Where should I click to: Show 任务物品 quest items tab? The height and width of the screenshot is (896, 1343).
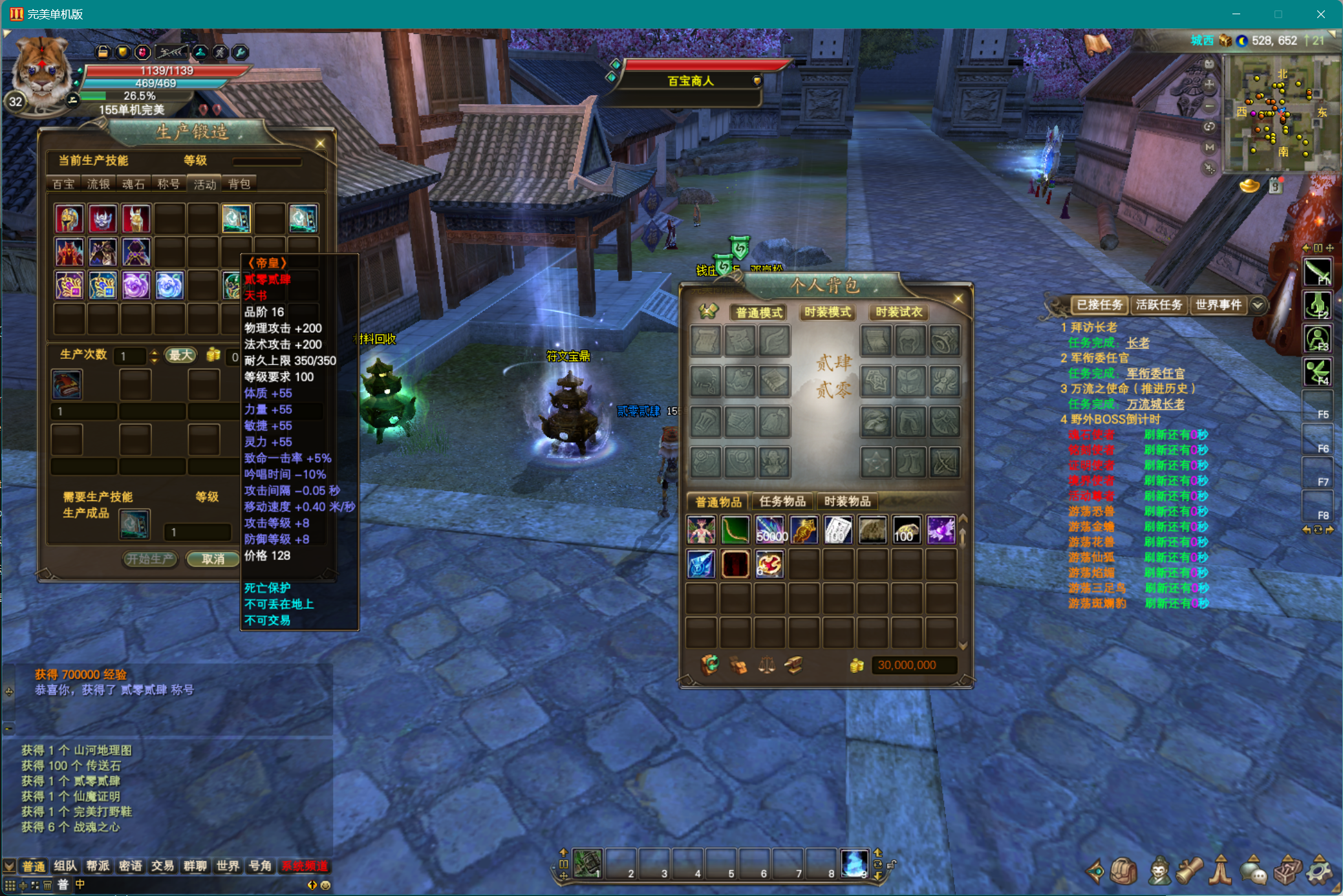coord(782,501)
